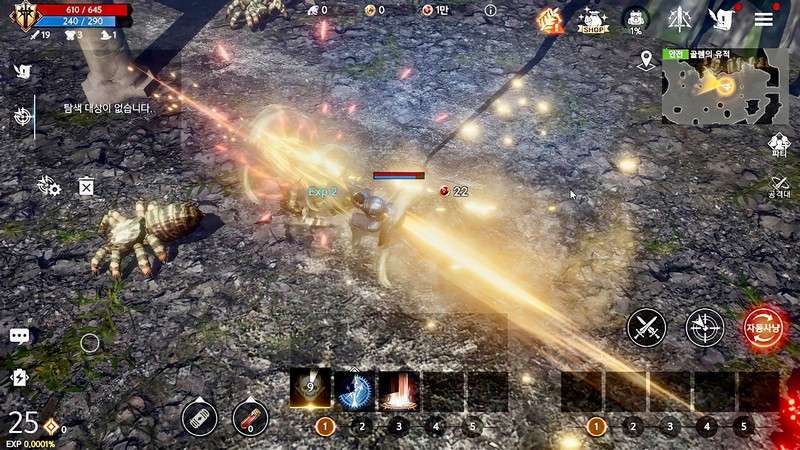Use the red potion quick slot
This screenshot has height=450, width=800.
250,417
